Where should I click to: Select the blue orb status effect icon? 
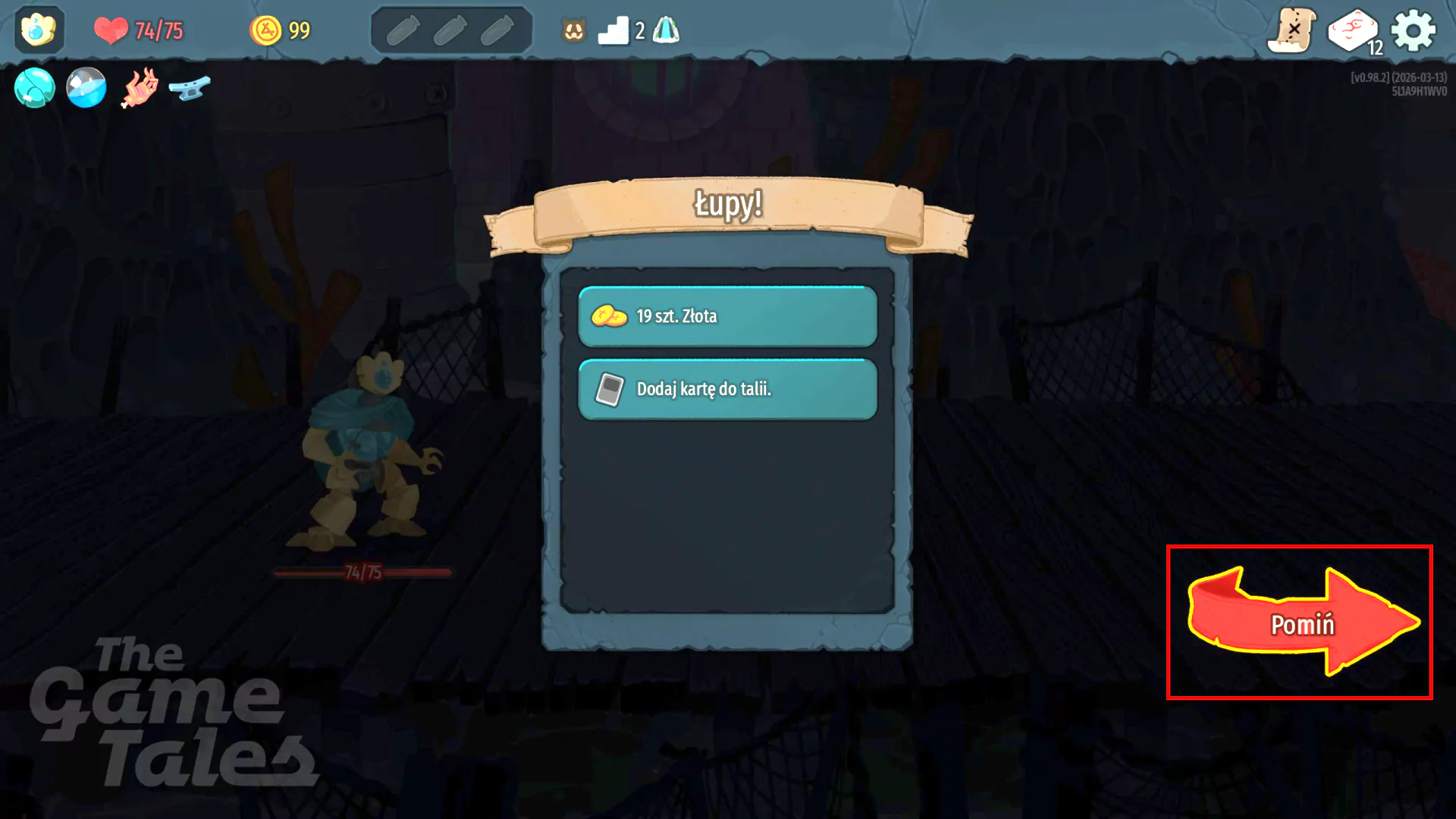tap(86, 87)
